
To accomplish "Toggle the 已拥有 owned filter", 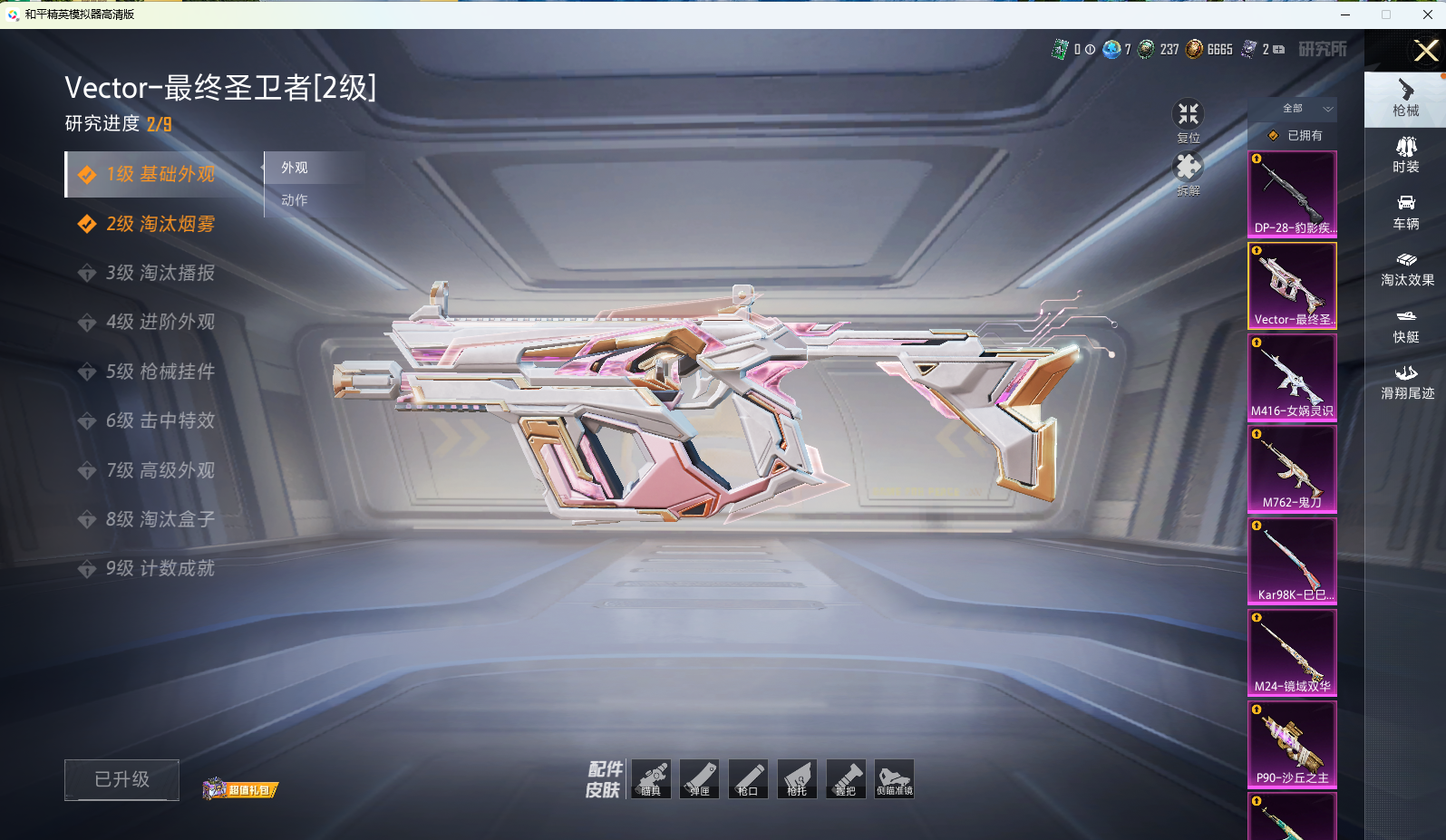I will click(1296, 136).
